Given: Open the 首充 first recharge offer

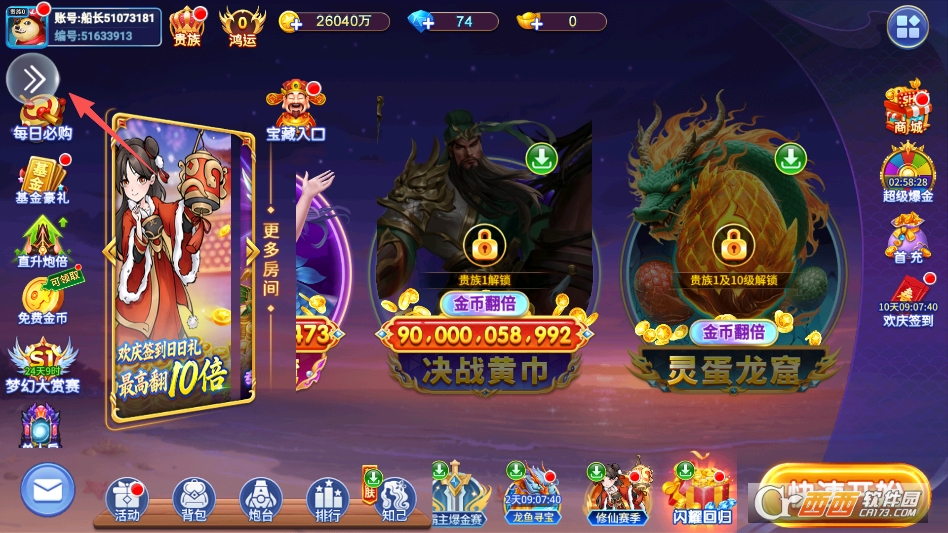Looking at the screenshot, I should 907,240.
